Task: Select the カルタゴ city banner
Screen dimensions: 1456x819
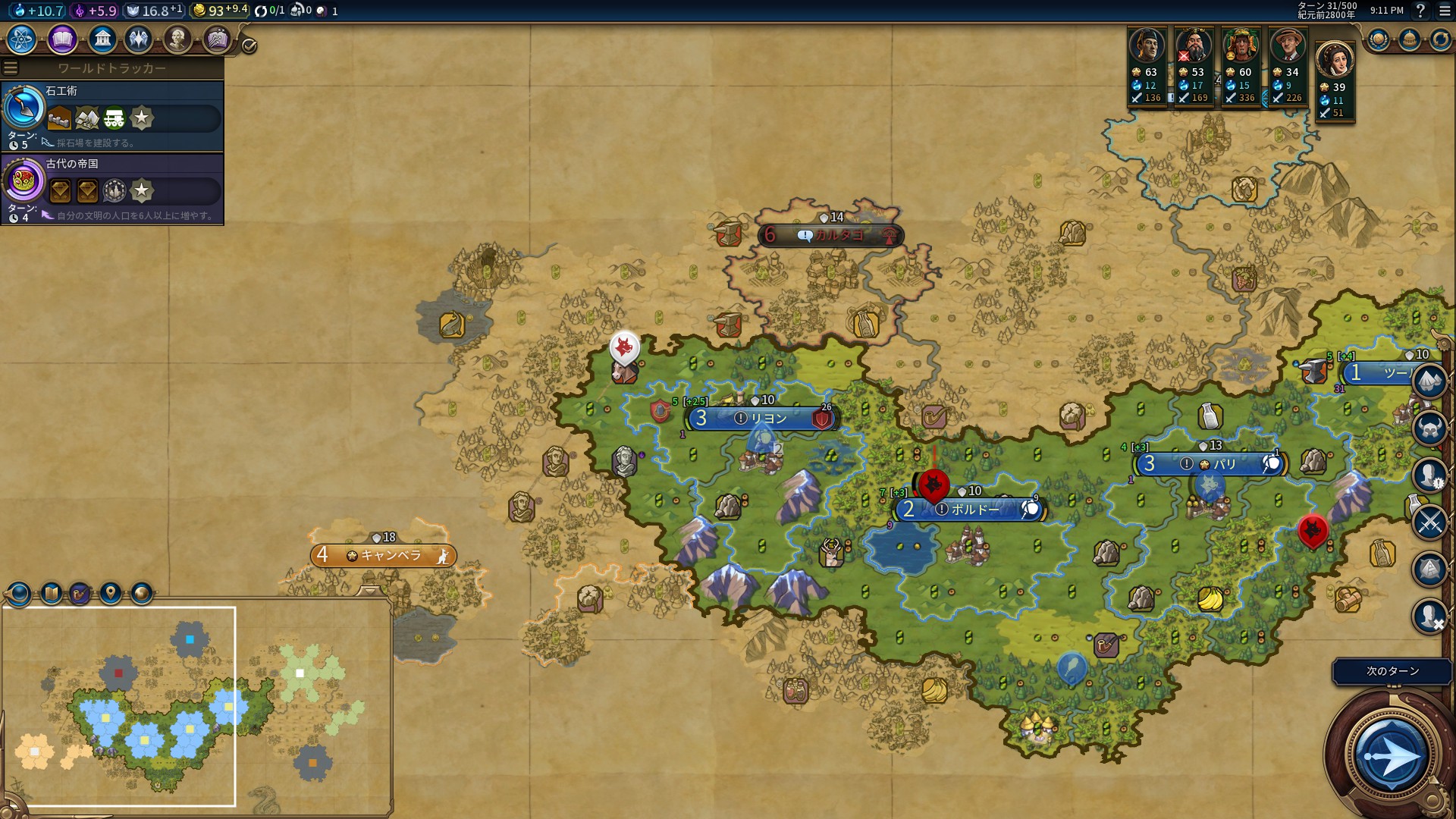Action: tap(831, 236)
